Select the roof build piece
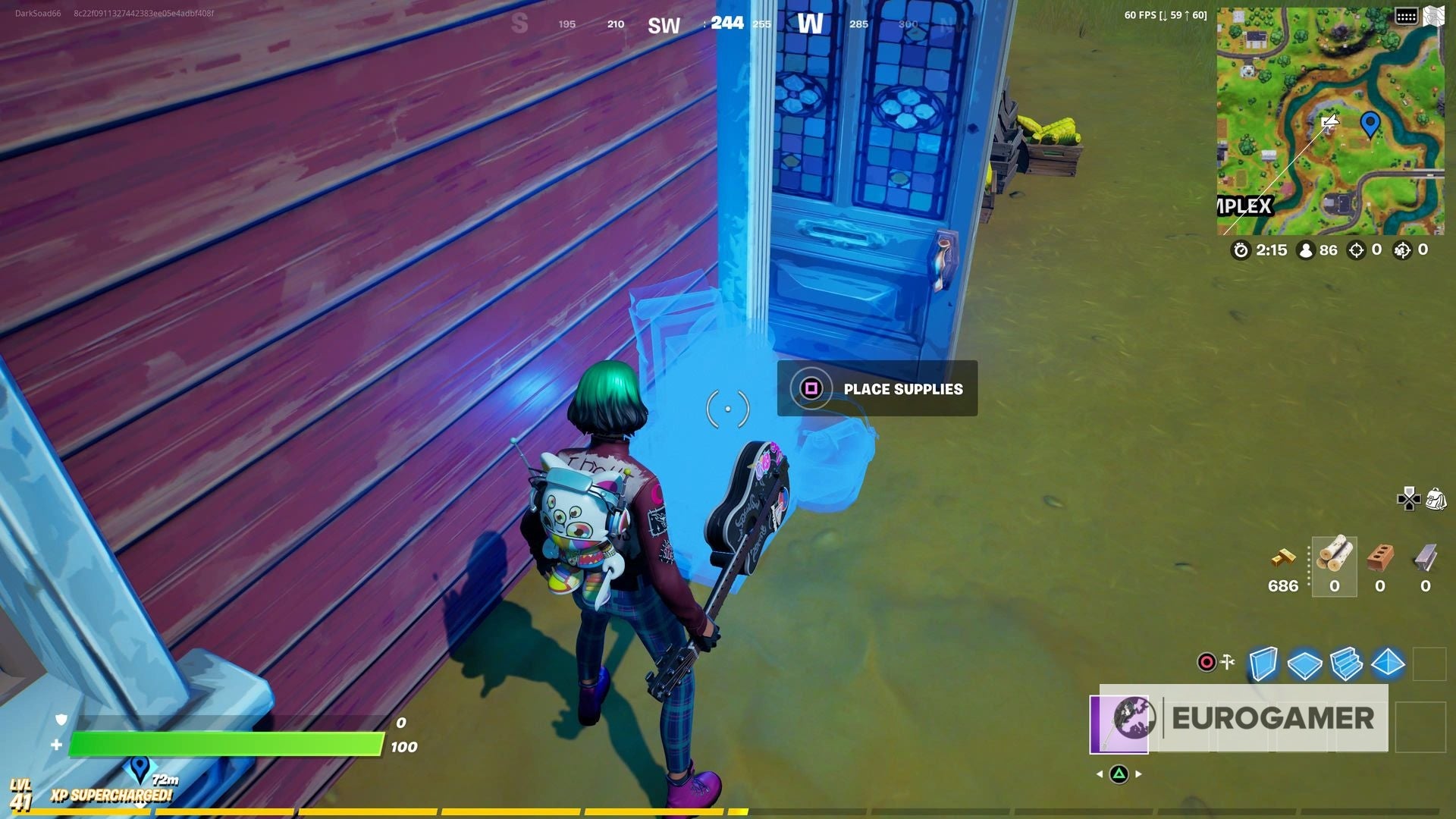1456x819 pixels. 1389,664
